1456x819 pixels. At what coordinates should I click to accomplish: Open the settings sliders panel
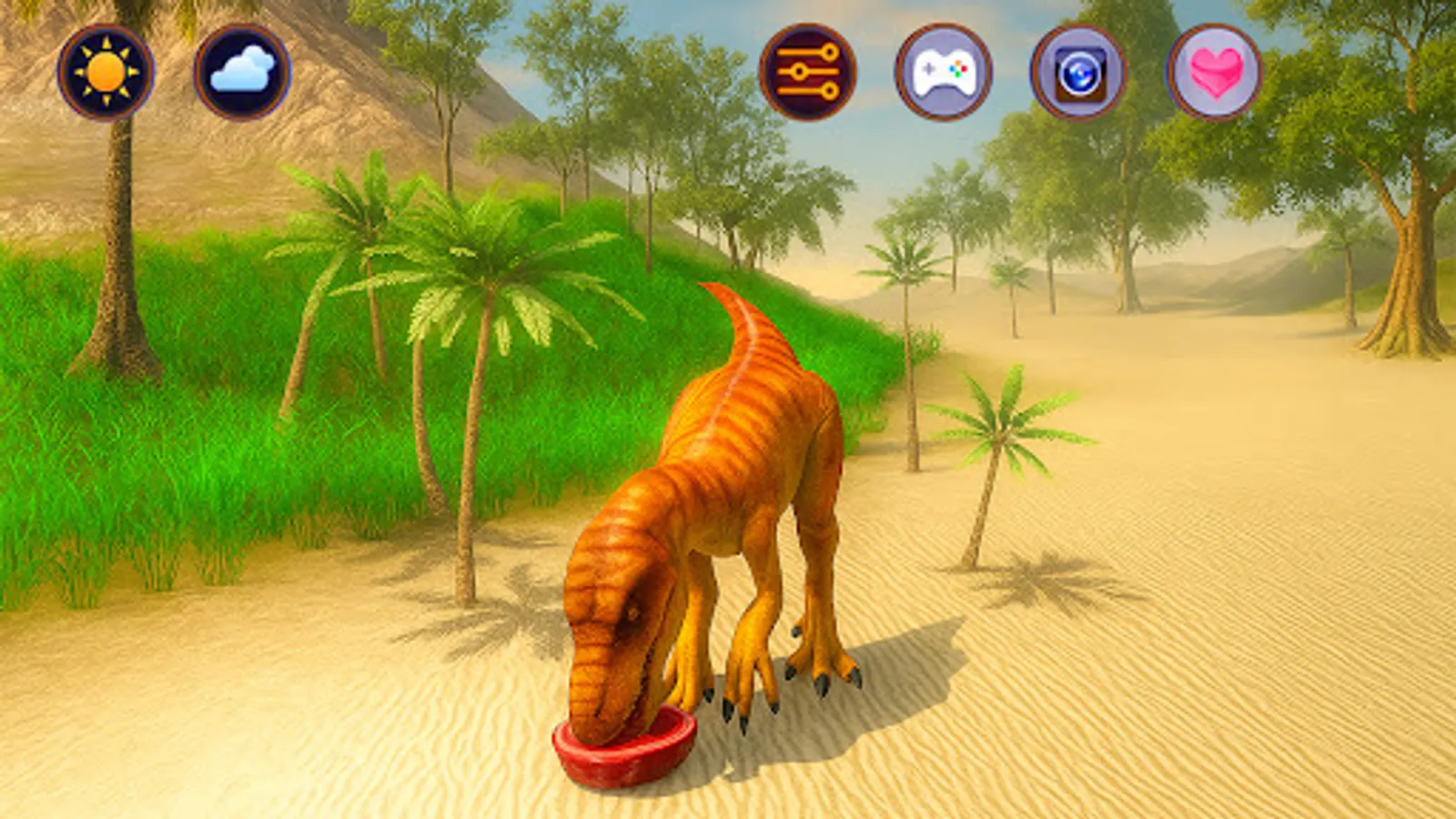[x=808, y=71]
